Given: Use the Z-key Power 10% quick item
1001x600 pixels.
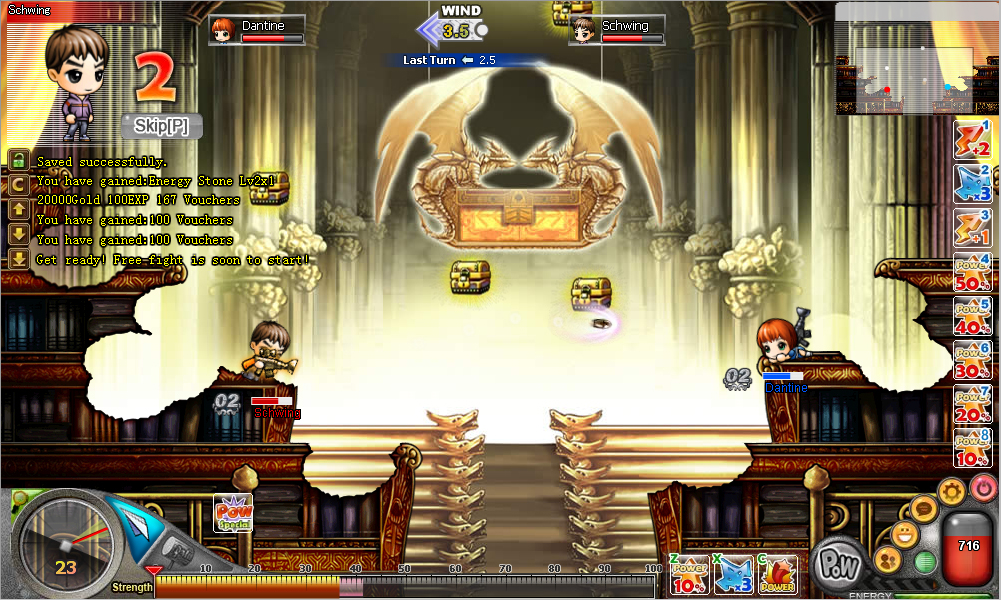Looking at the screenshot, I should (690, 575).
